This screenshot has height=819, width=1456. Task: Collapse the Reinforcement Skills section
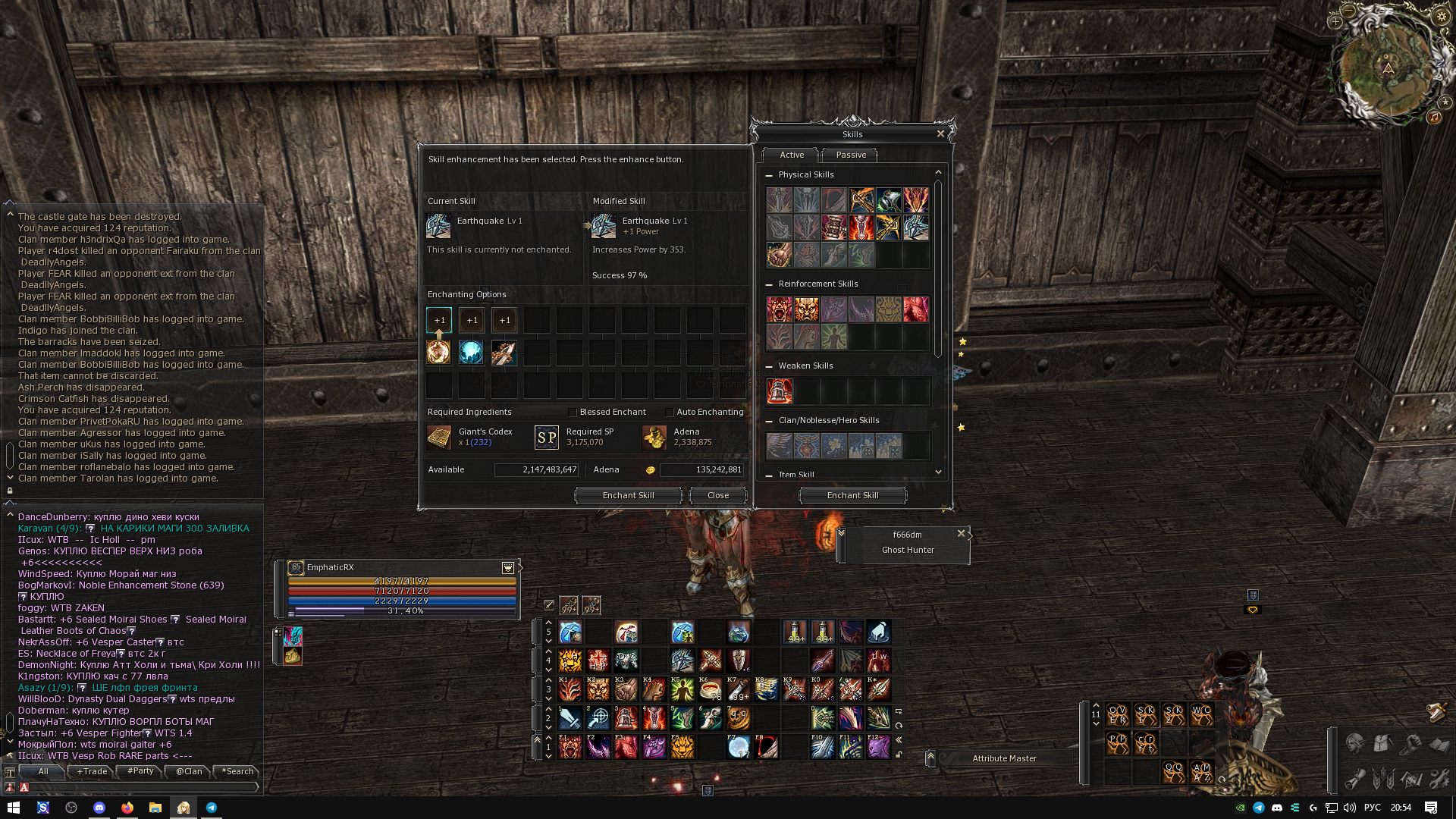pyautogui.click(x=769, y=284)
